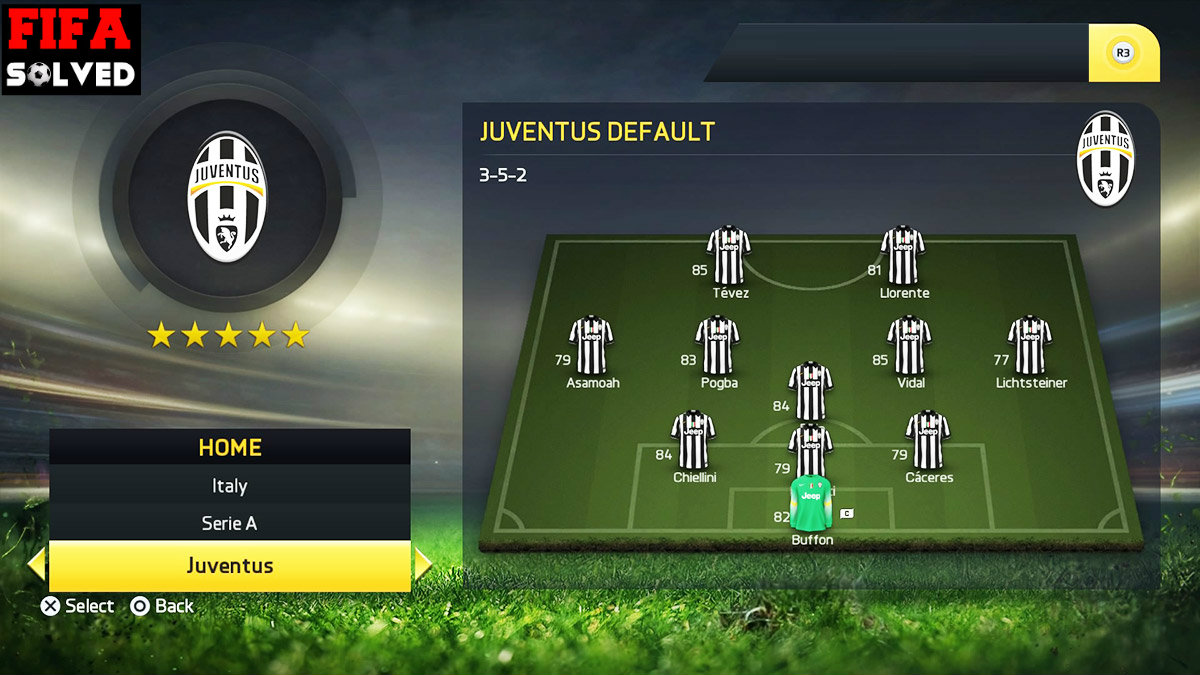Select Llorente's shirt in the lineup

point(902,255)
